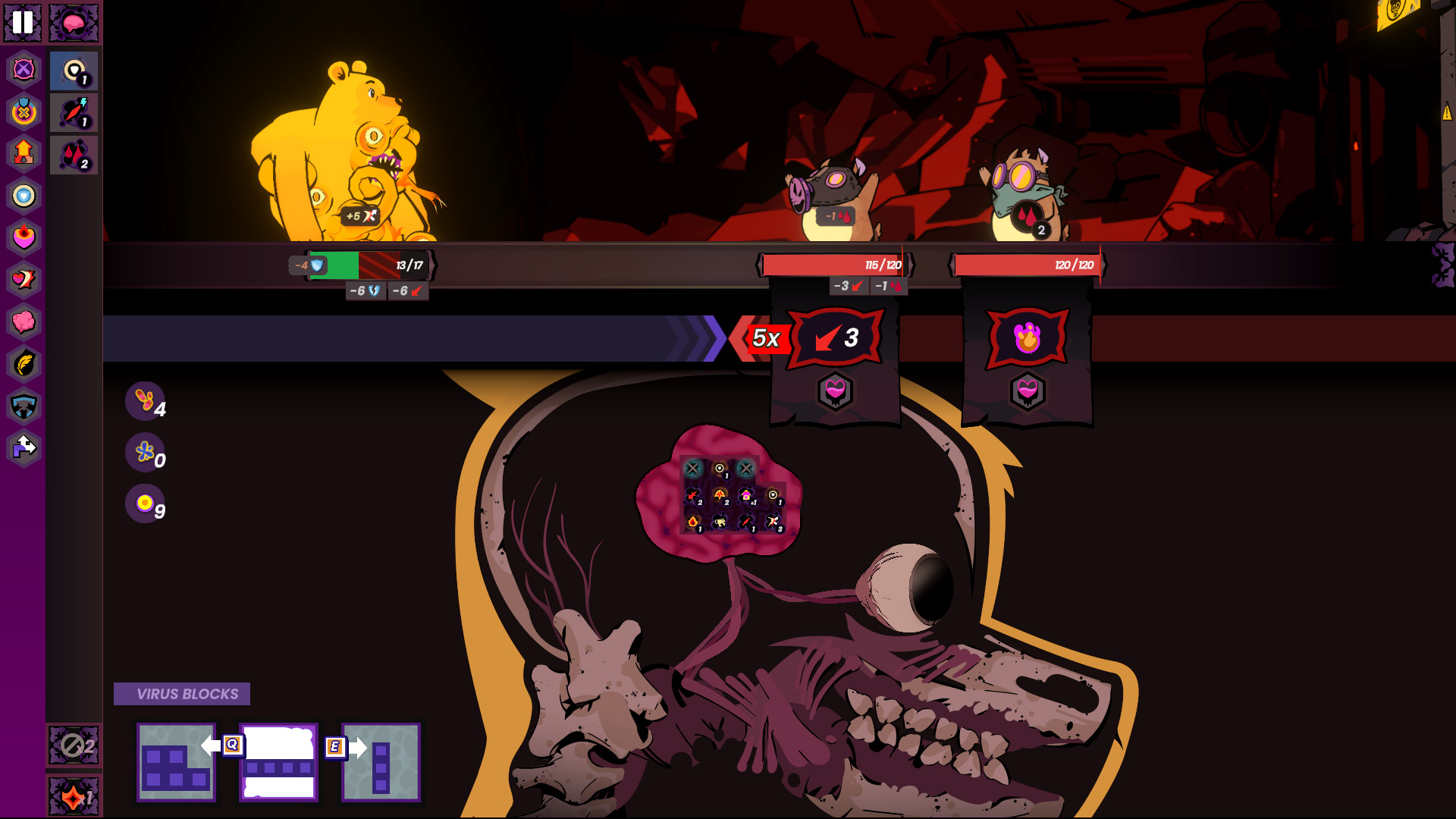
Task: Click the blue shield bubble sidebar icon
Action: pos(24,196)
